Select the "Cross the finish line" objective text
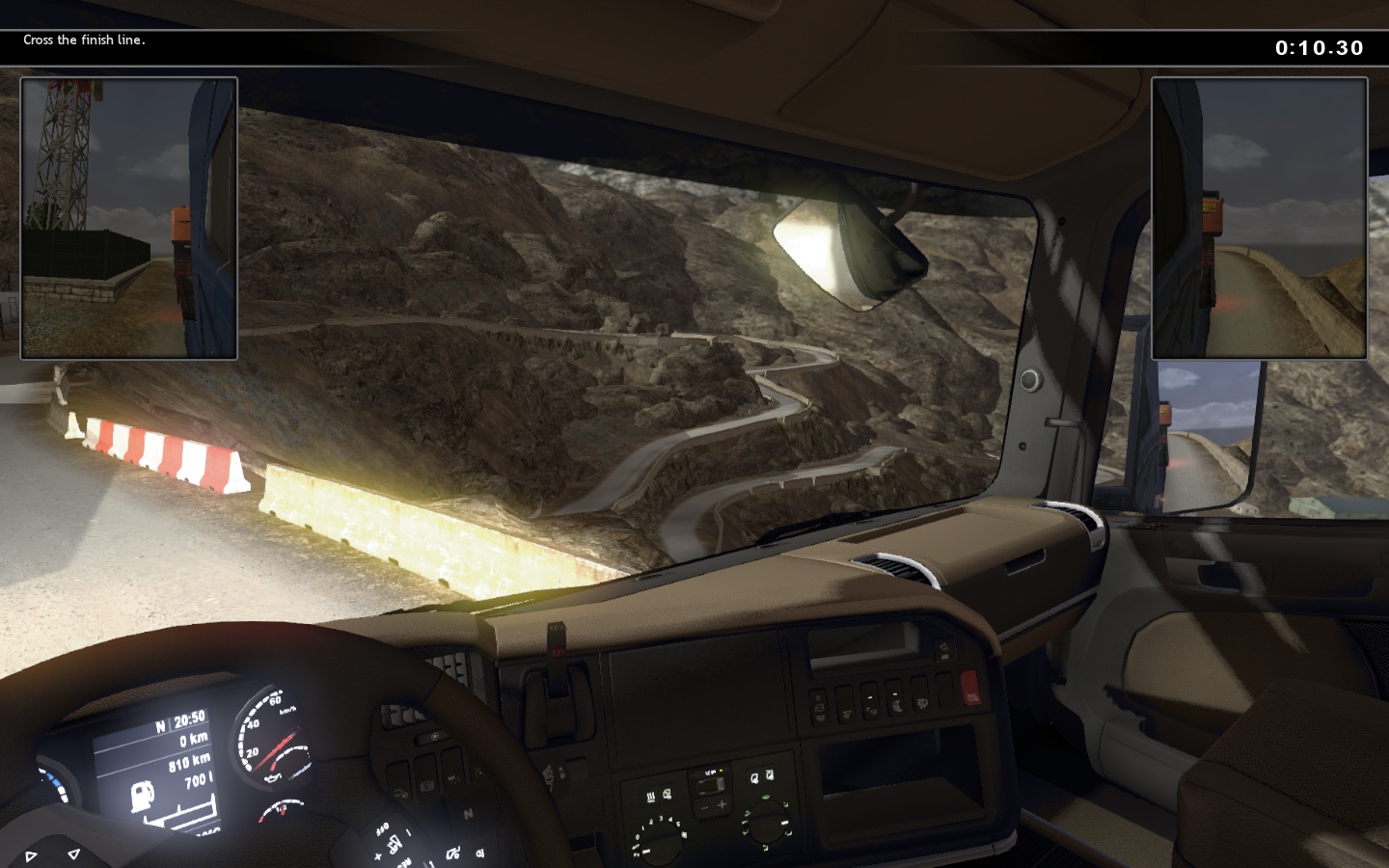The height and width of the screenshot is (868, 1389). [84, 41]
